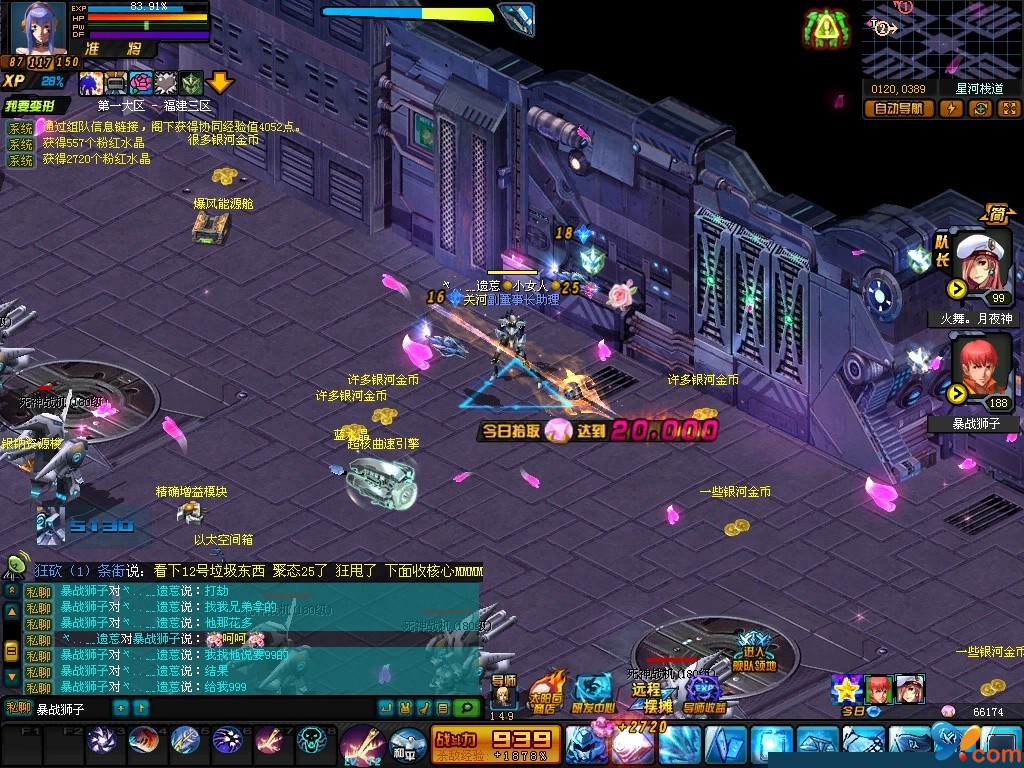Click the 自动导航 auto-navigation button

898,109
